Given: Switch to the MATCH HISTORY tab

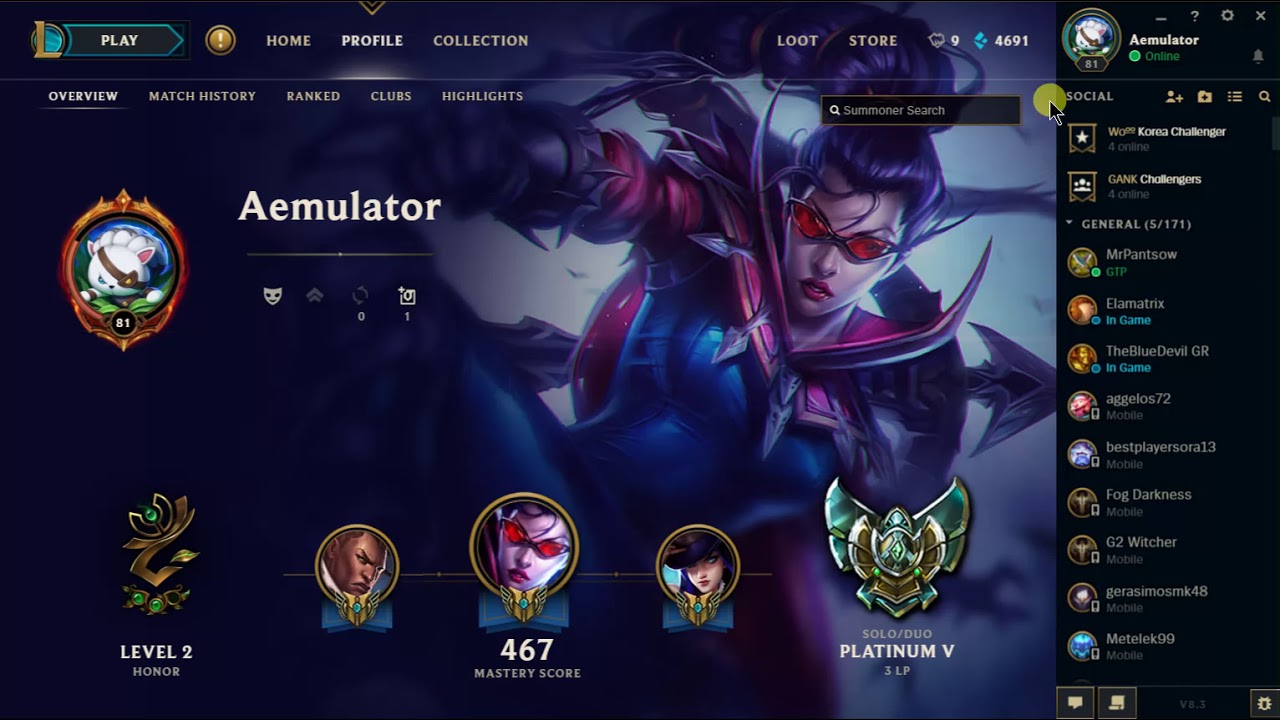Looking at the screenshot, I should coord(202,96).
